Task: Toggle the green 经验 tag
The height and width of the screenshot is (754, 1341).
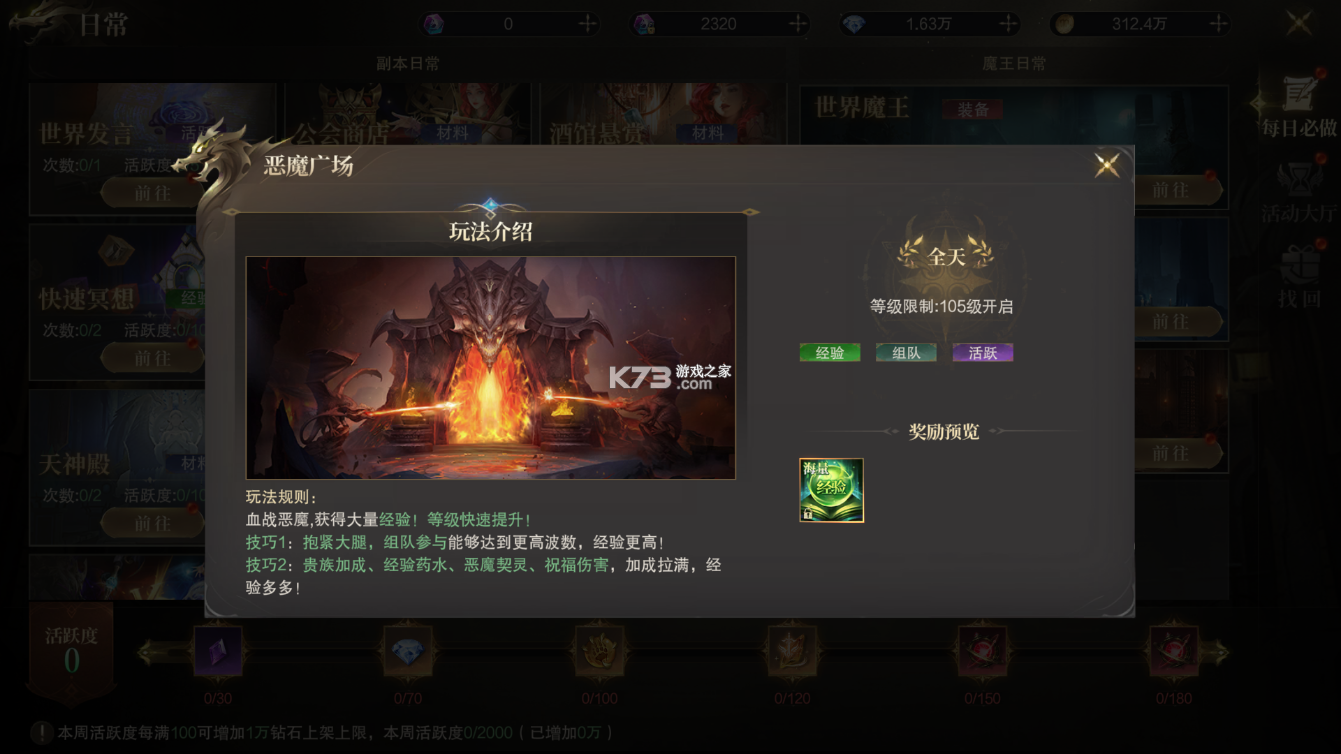Action: pos(829,352)
